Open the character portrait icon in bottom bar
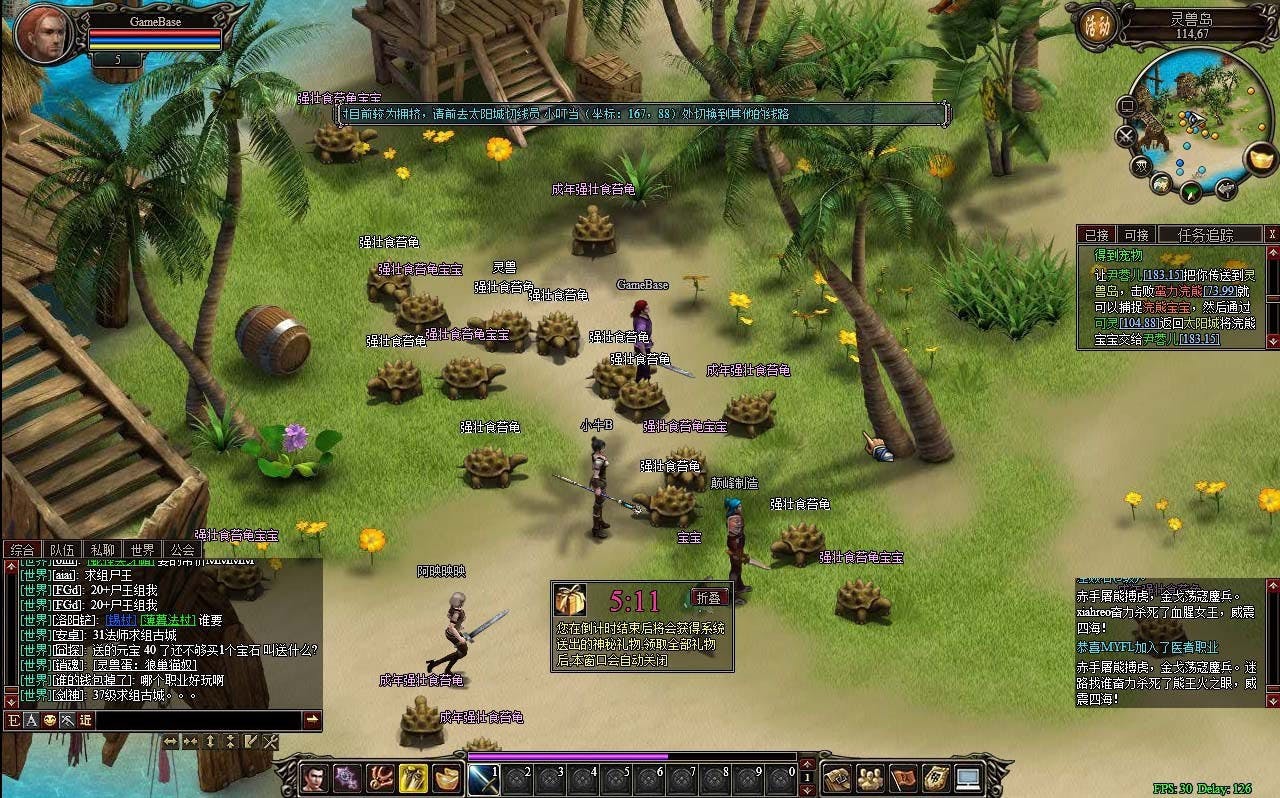 314,778
